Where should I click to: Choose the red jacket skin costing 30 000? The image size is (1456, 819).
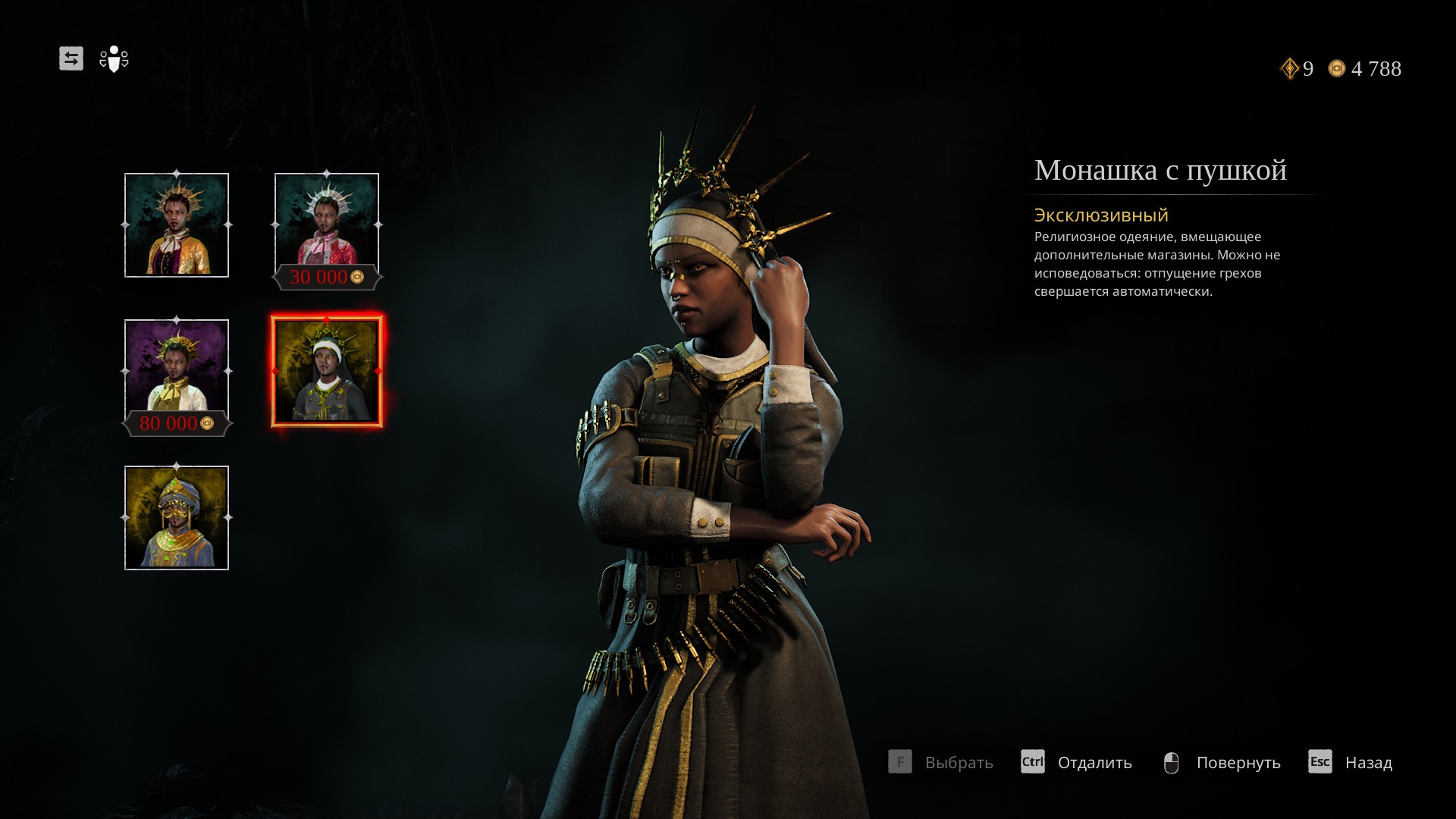[327, 225]
